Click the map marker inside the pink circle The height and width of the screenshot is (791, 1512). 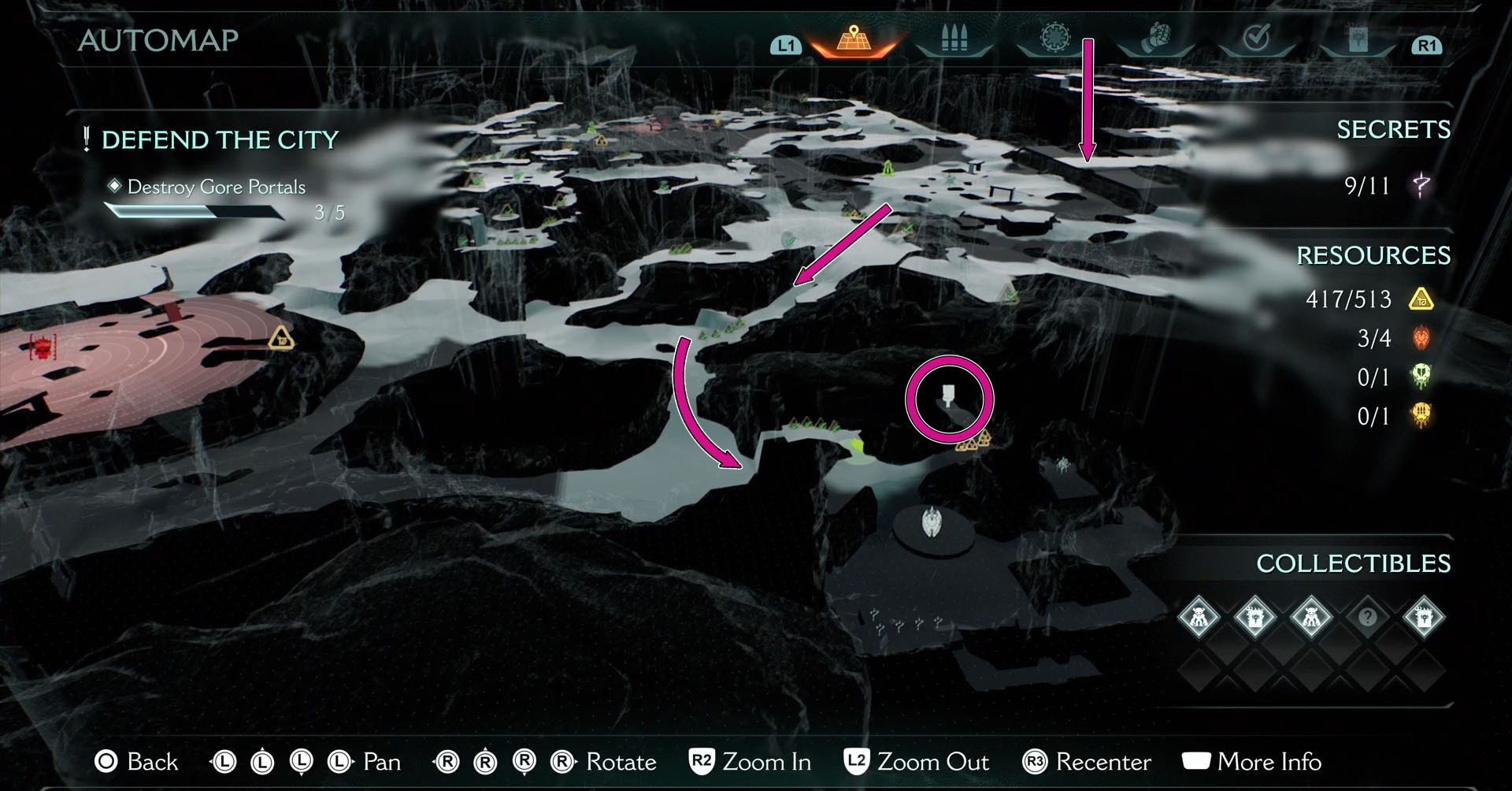pos(948,395)
